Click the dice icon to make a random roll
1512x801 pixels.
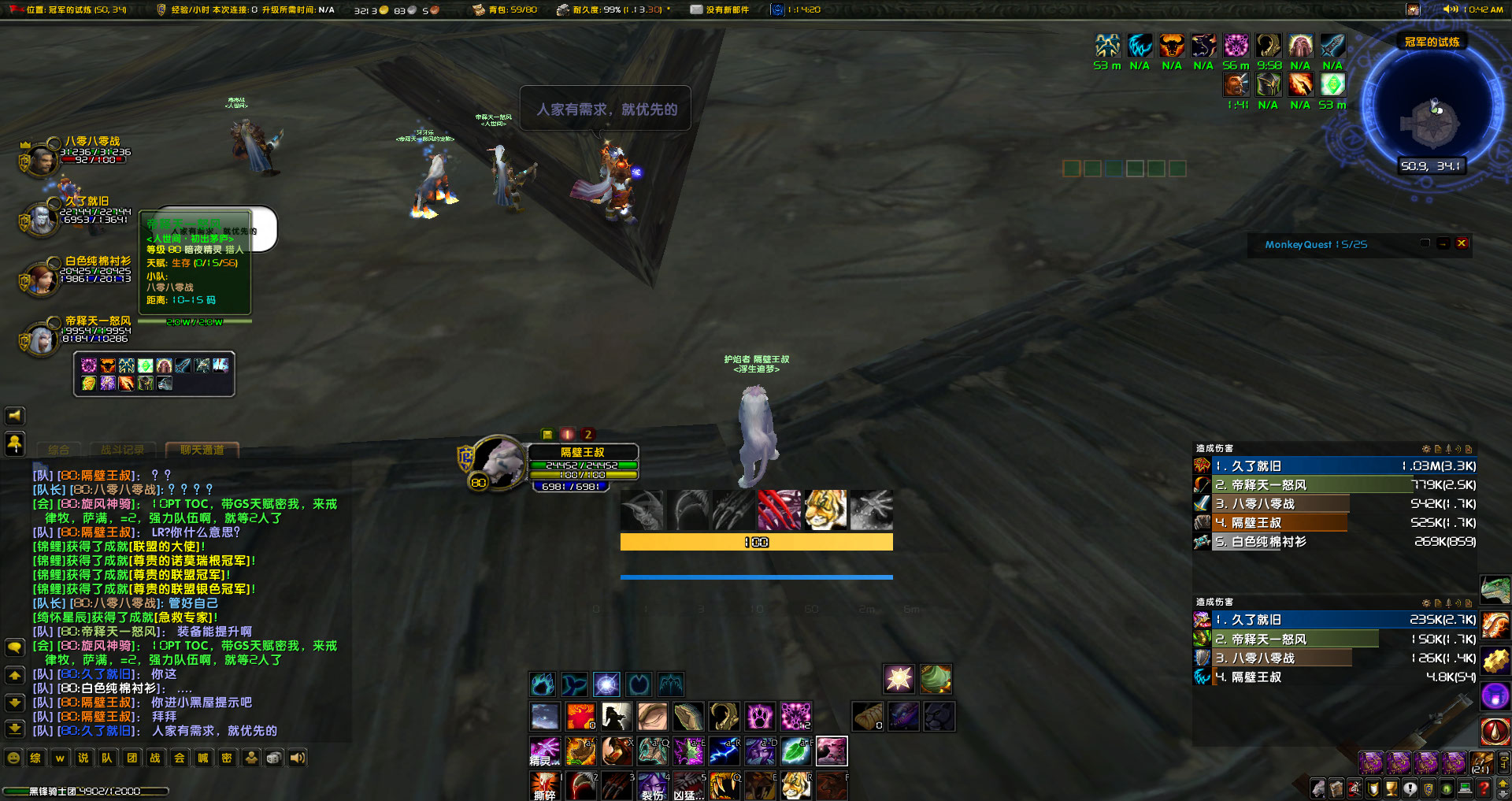point(273,758)
